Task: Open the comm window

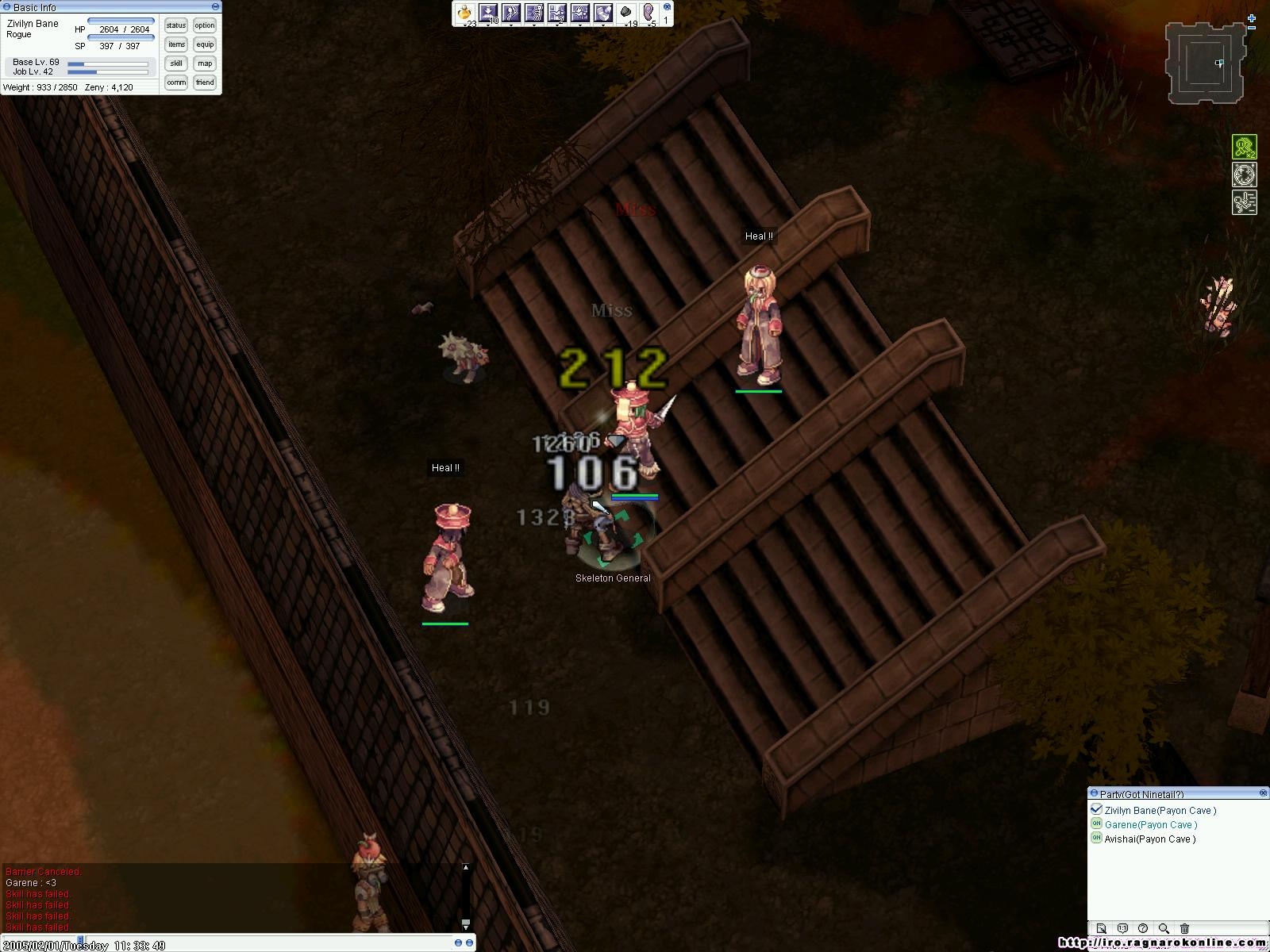Action: tap(176, 83)
